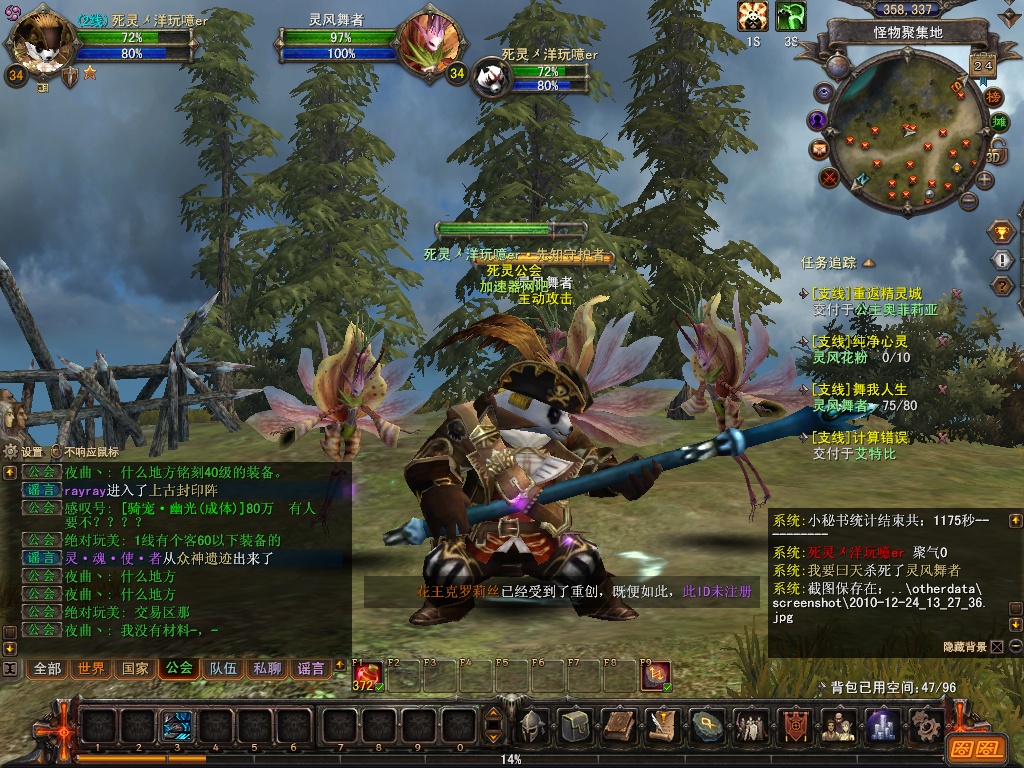This screenshot has width=1024, height=768.
Task: Use the F1 potion slot showing 372
Action: tap(367, 677)
